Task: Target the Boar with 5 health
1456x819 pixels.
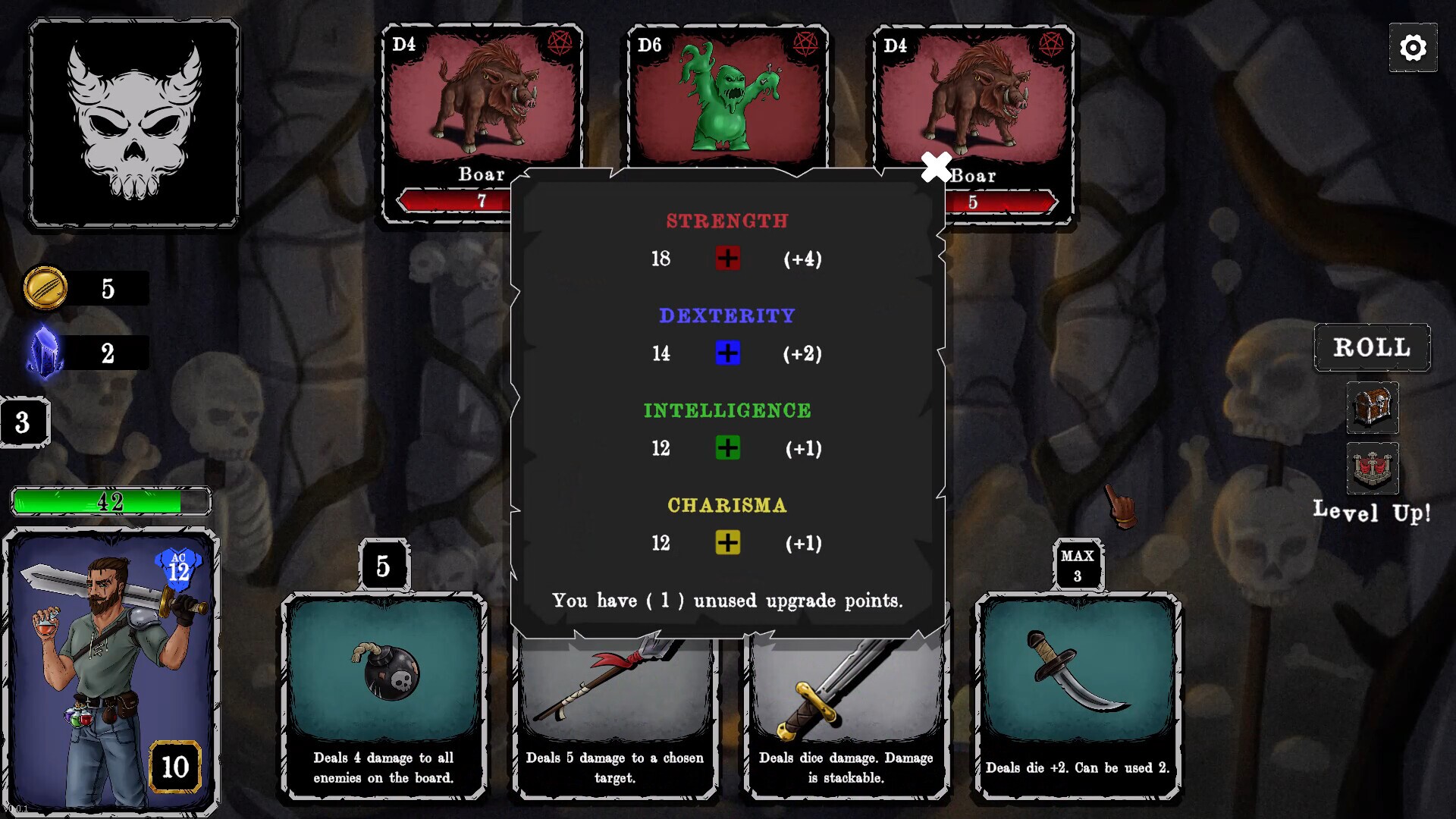Action: (986, 99)
